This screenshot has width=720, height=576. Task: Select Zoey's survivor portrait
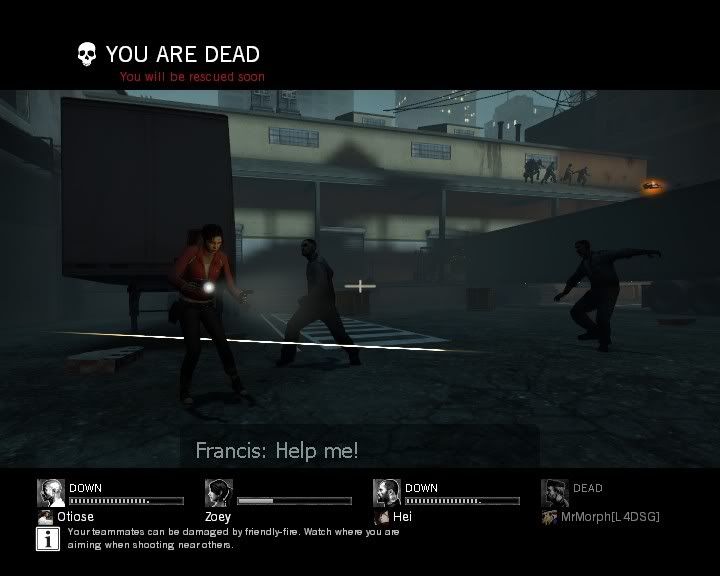tap(219, 493)
